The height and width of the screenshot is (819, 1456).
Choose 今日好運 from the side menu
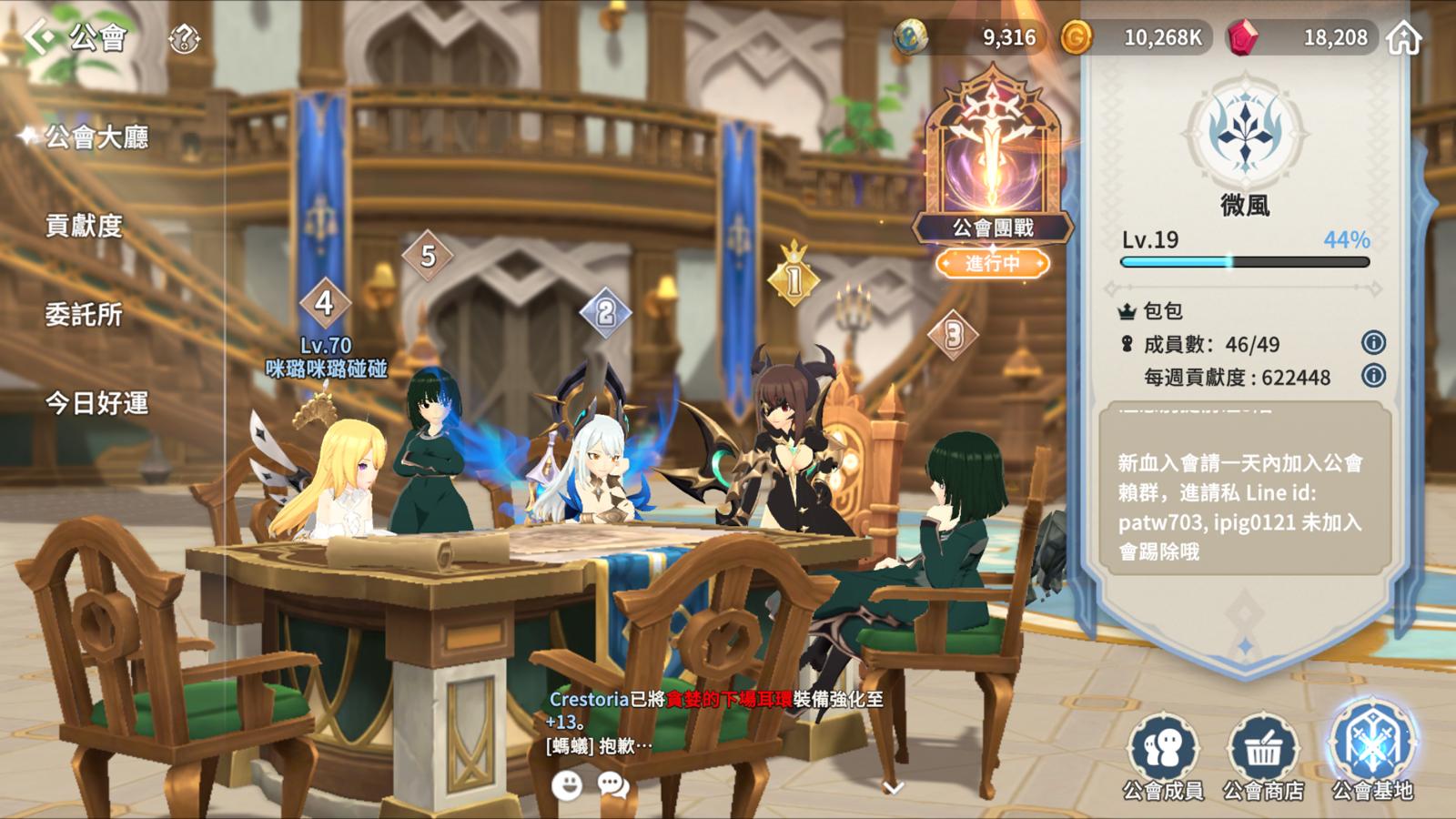pos(96,403)
